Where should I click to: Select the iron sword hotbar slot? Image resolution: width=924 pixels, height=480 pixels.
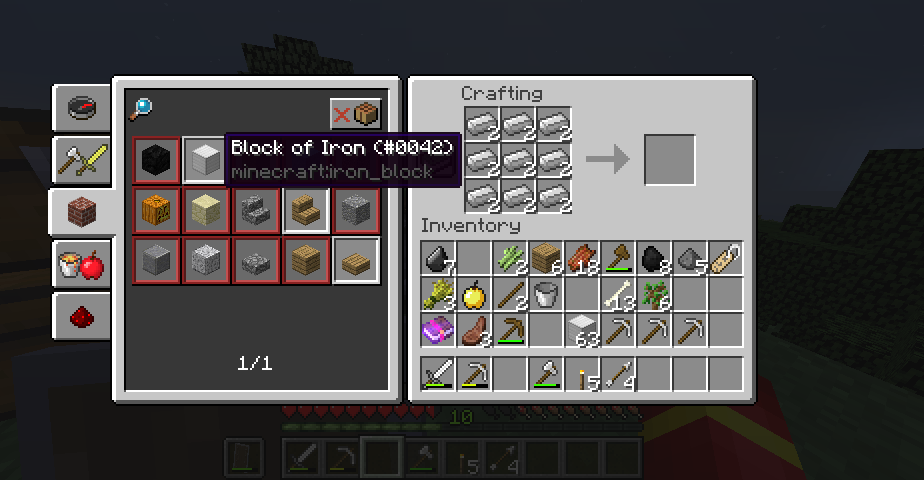pyautogui.click(x=438, y=375)
